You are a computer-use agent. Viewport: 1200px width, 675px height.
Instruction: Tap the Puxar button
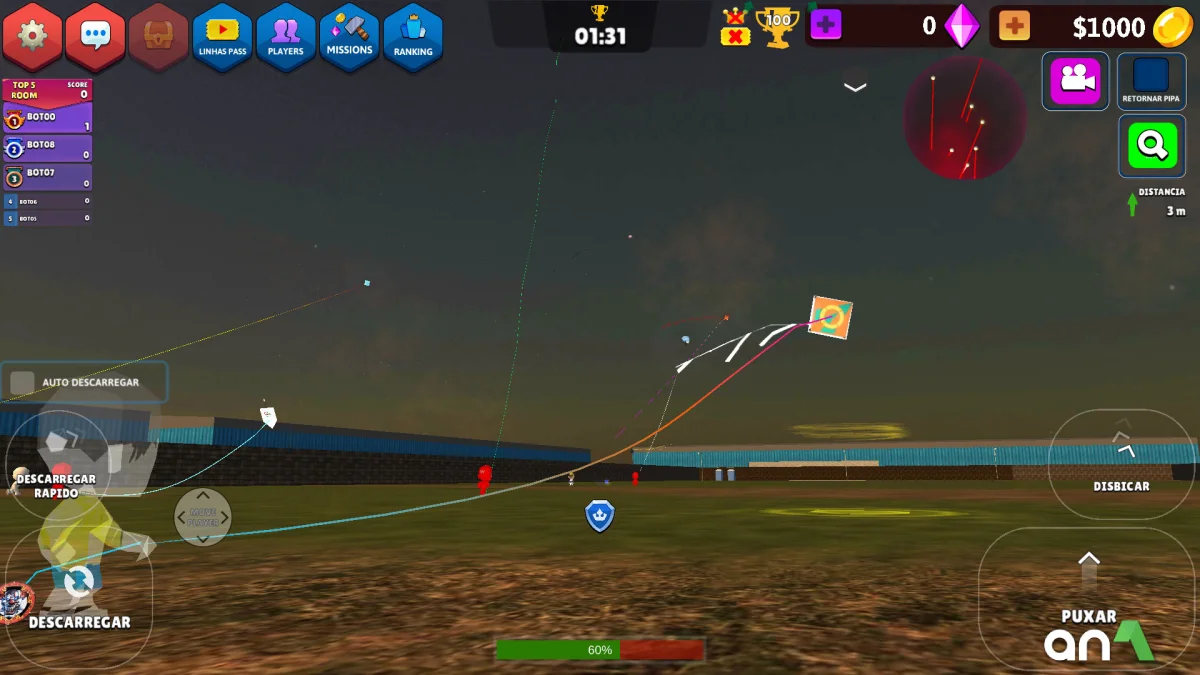point(1089,597)
